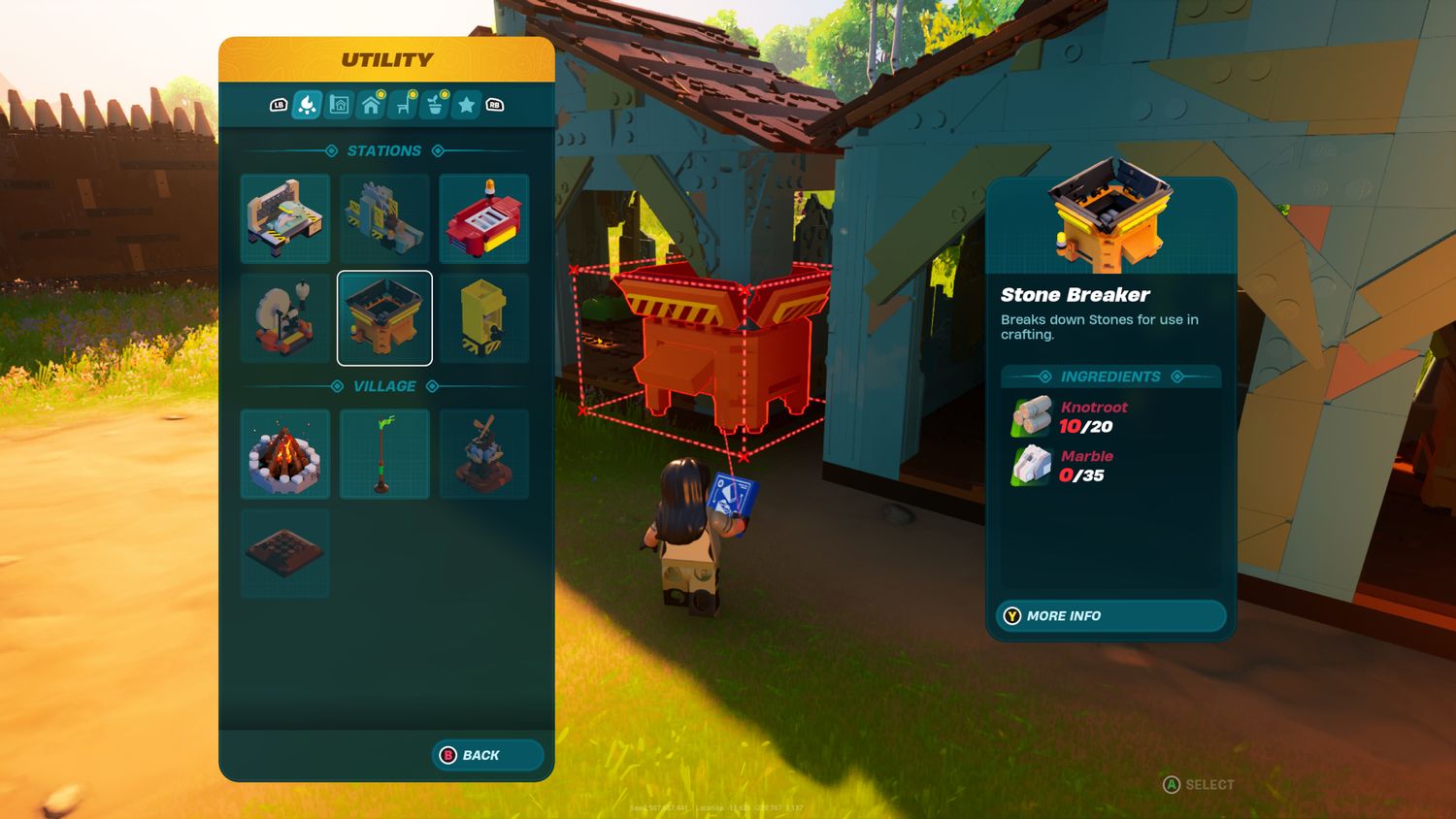Select the Crafting Bench station tile
The width and height of the screenshot is (1456, 819).
285,218
